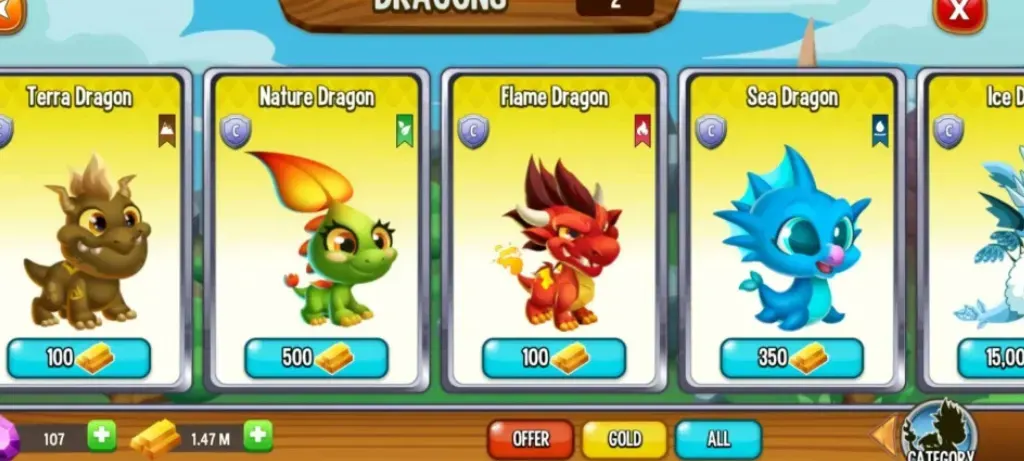Choose the Flame Dragon card
1024x461 pixels.
pyautogui.click(x=554, y=230)
